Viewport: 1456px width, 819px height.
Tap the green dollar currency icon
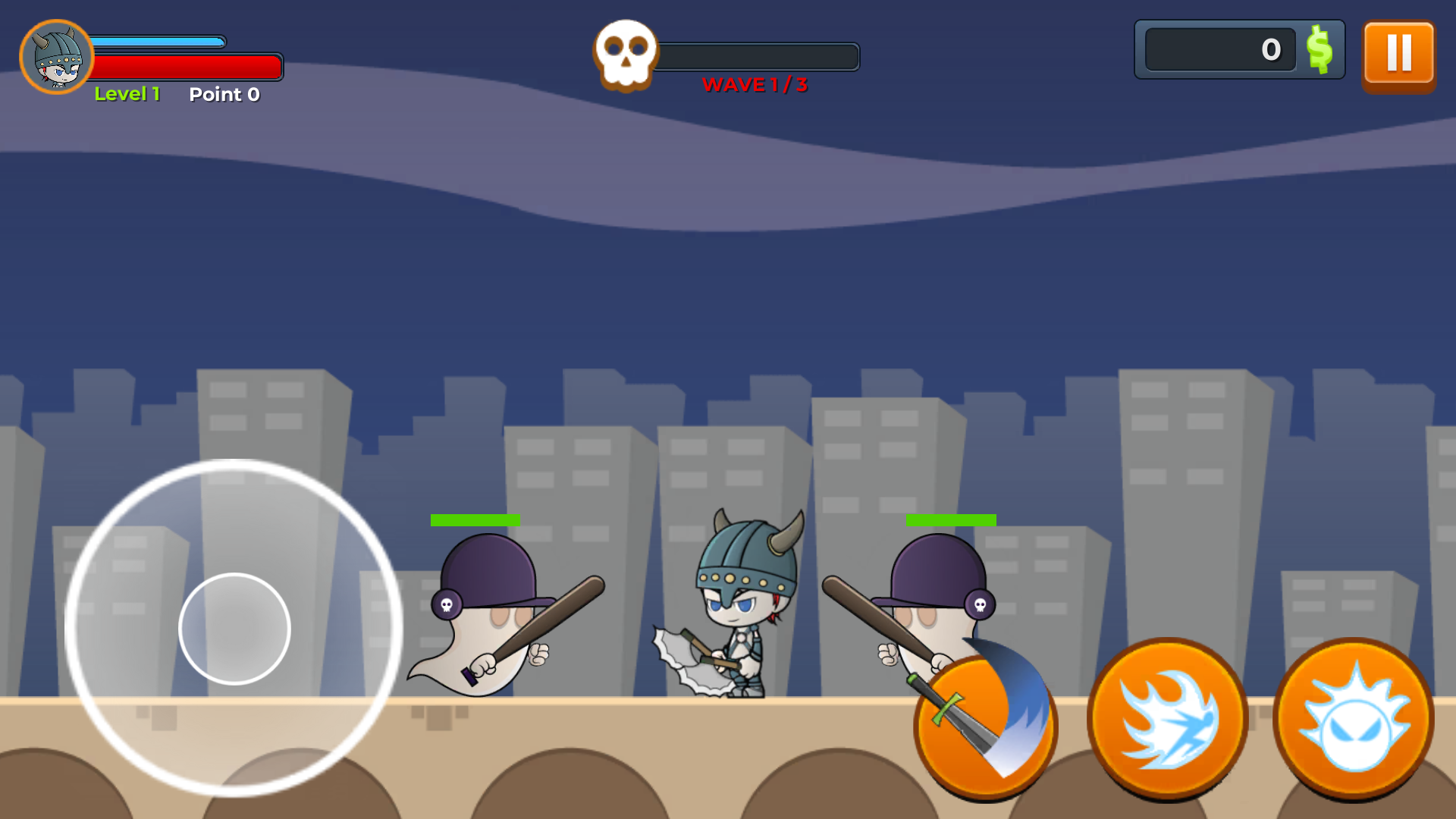(1319, 50)
